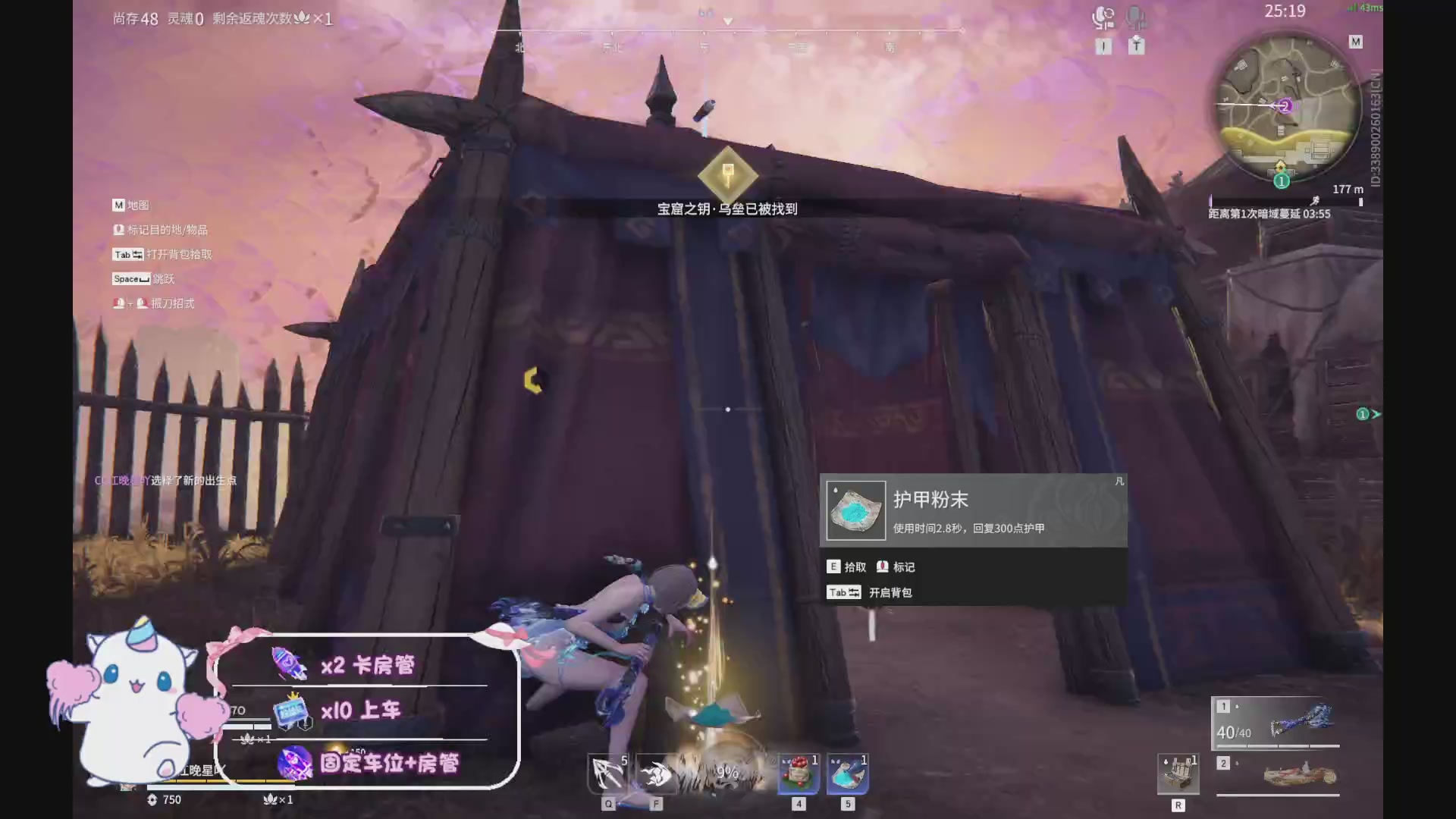Image resolution: width=1456 pixels, height=819 pixels.
Task: Select the Tab 打开背包拾取 hint entry
Action: click(x=161, y=254)
